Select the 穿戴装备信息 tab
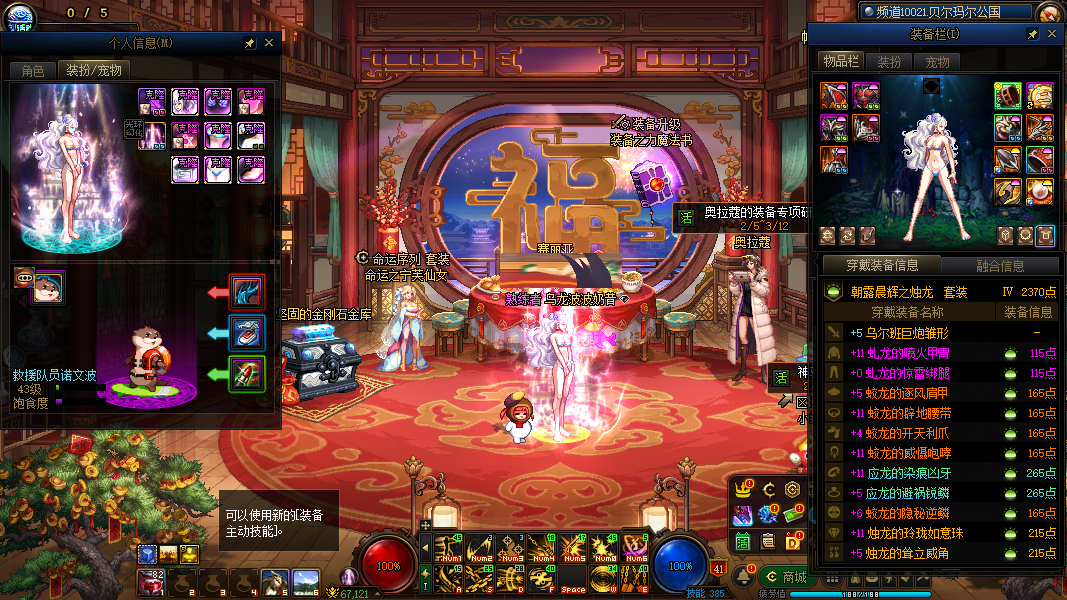This screenshot has height=600, width=1067. point(882,266)
